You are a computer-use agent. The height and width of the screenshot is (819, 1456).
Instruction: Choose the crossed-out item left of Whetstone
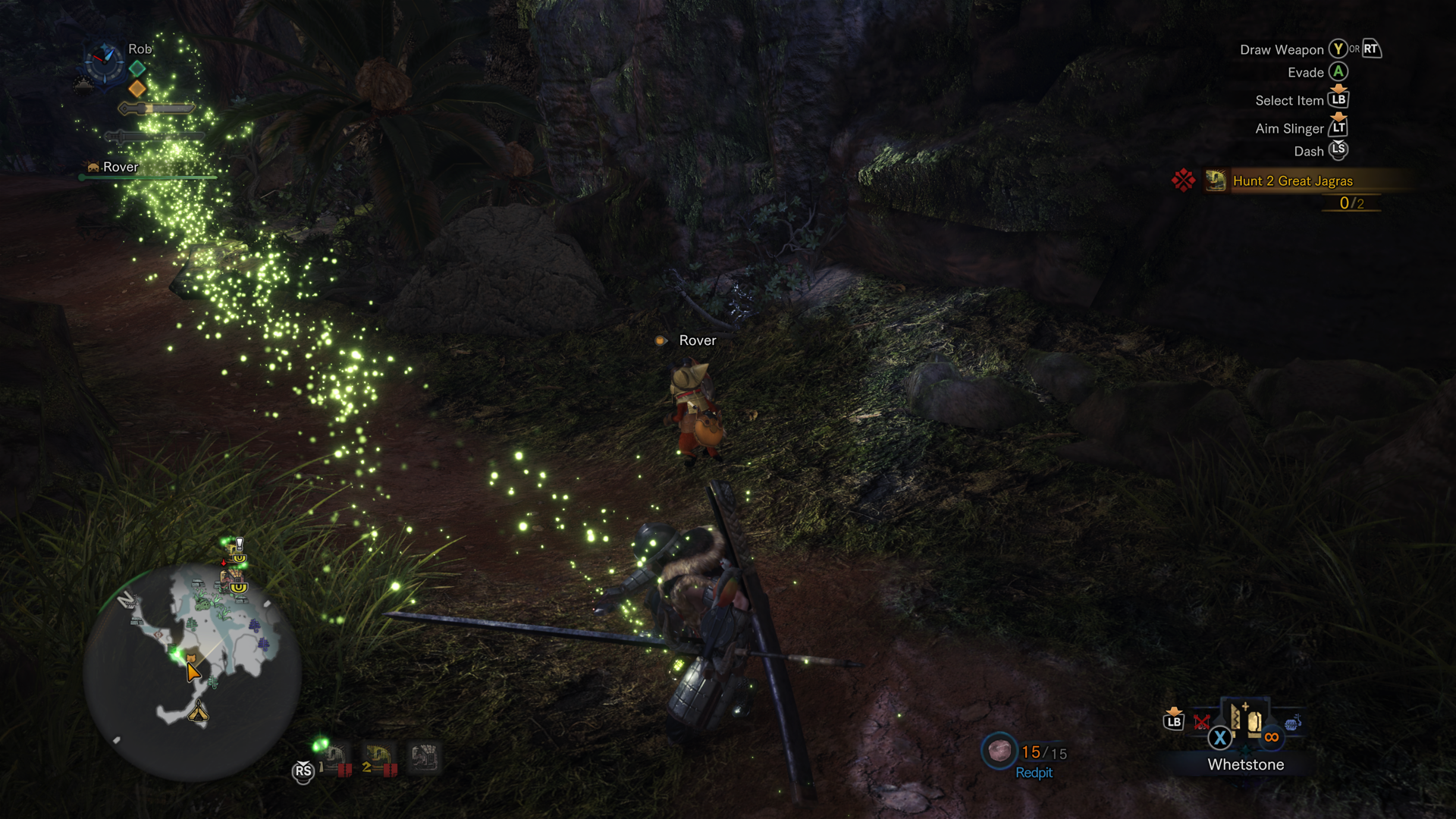pos(1202,721)
